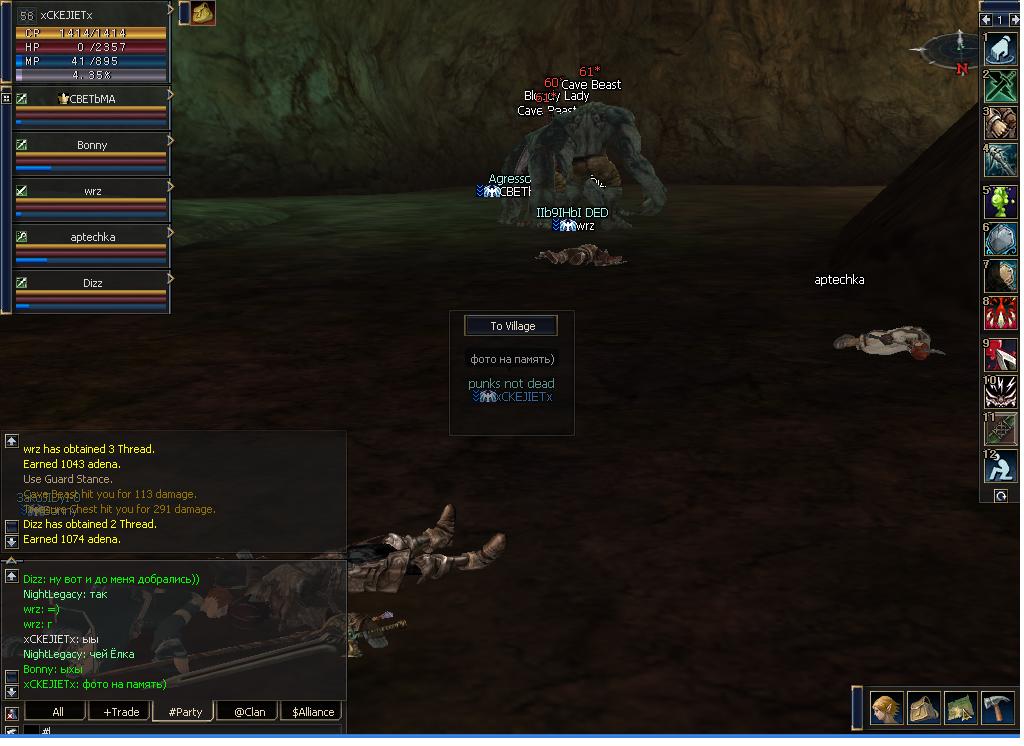The image size is (1024, 746).
Task: Switch to the @Clan chat tab
Action: click(x=249, y=712)
